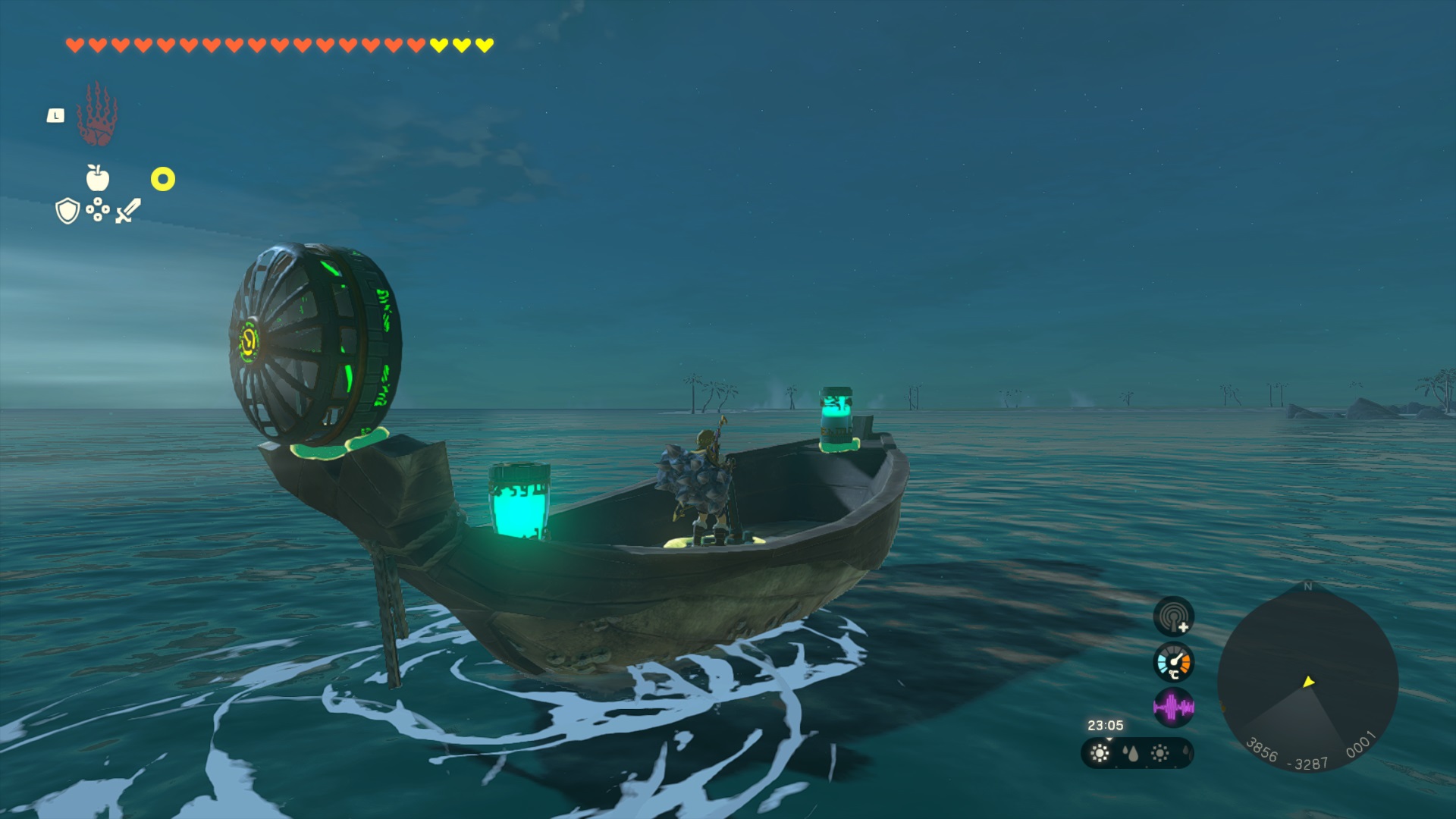Open the shield quick-select icon
1456x819 pixels.
(67, 211)
